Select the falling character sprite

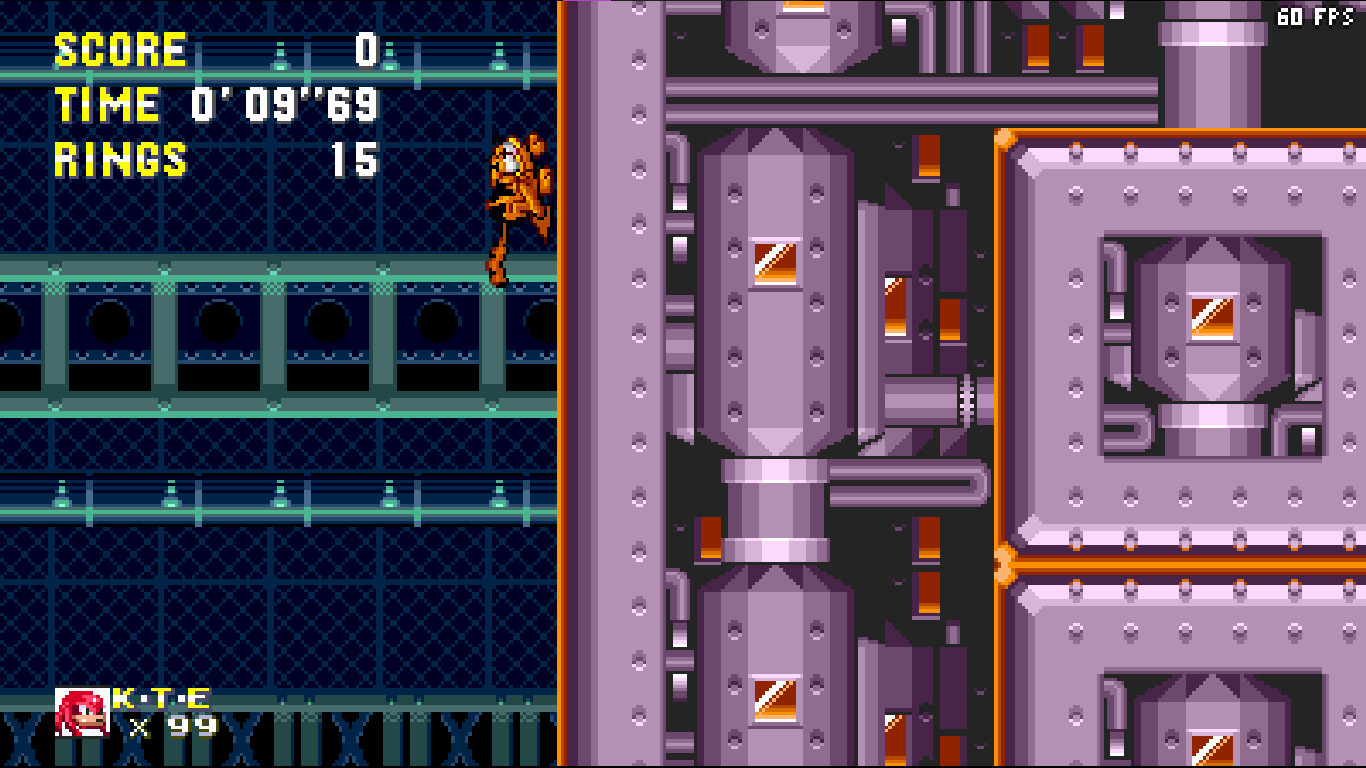click(x=515, y=190)
